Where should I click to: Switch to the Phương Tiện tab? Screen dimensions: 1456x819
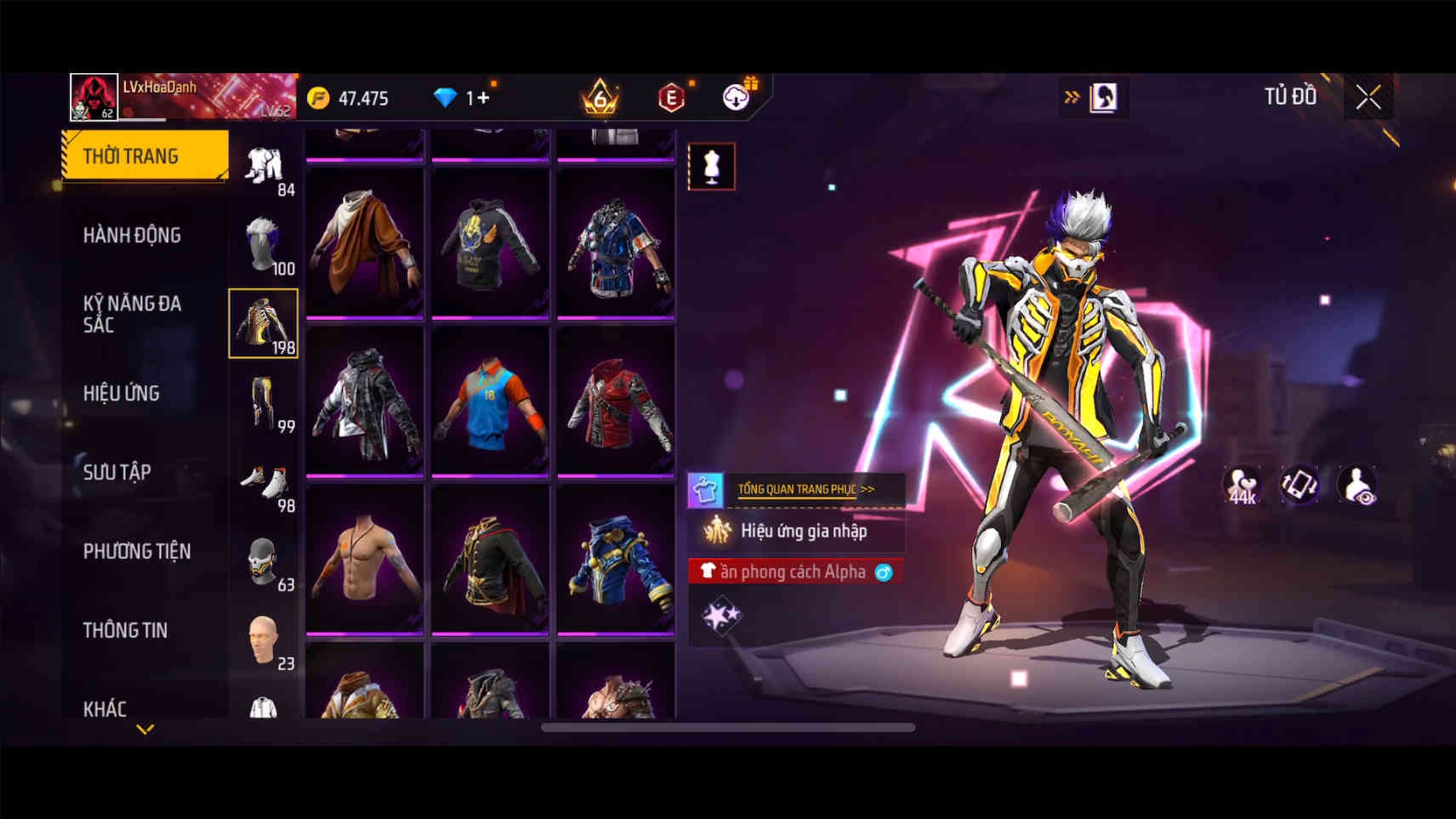[137, 551]
